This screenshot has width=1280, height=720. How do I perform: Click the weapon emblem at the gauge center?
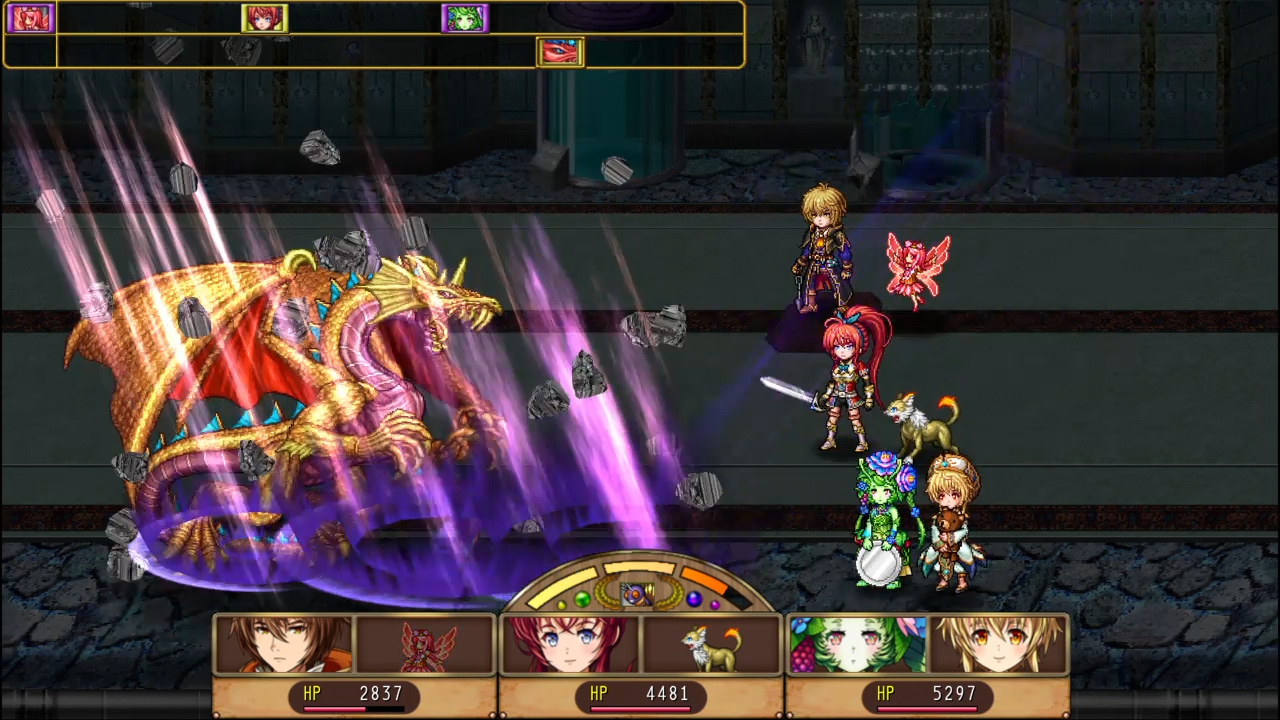(x=638, y=594)
